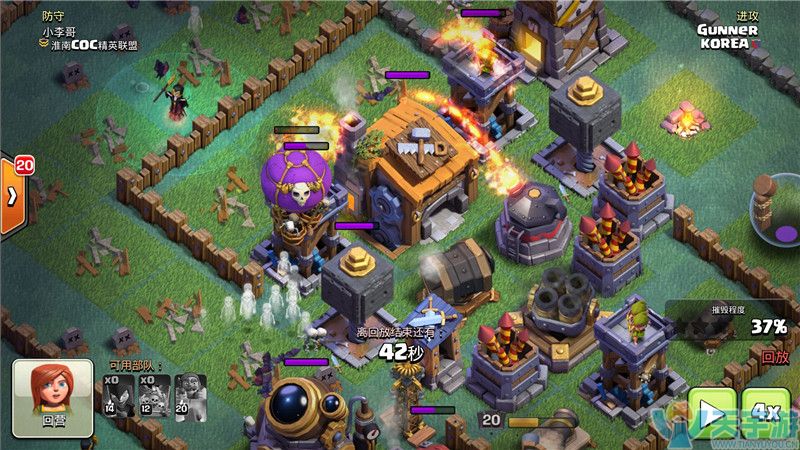Image resolution: width=800 pixels, height=450 pixels.
Task: Toggle the 4x replay speed button
Action: tap(766, 412)
